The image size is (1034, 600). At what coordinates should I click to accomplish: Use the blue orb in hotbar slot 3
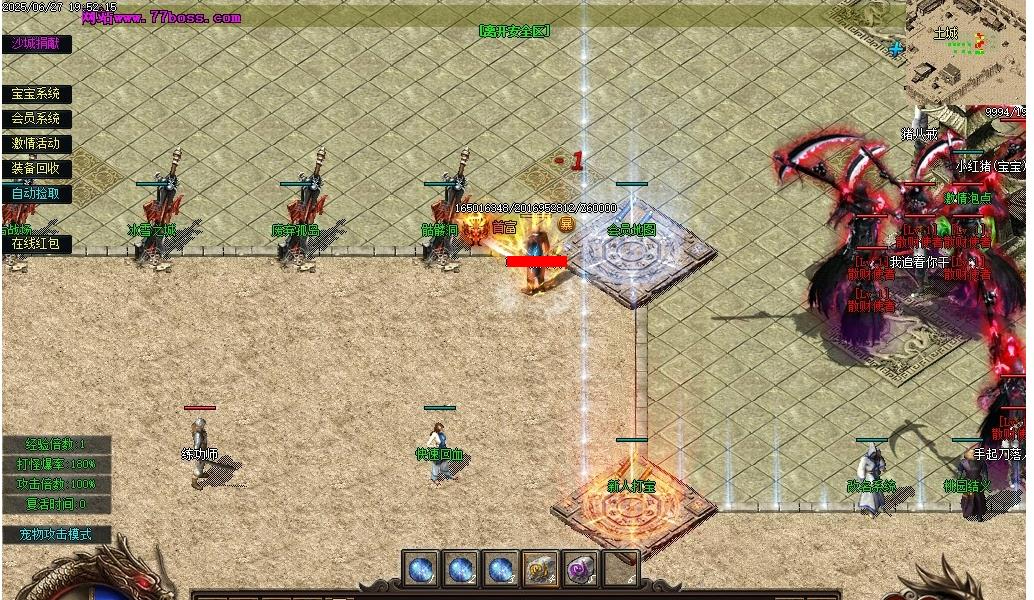point(500,569)
